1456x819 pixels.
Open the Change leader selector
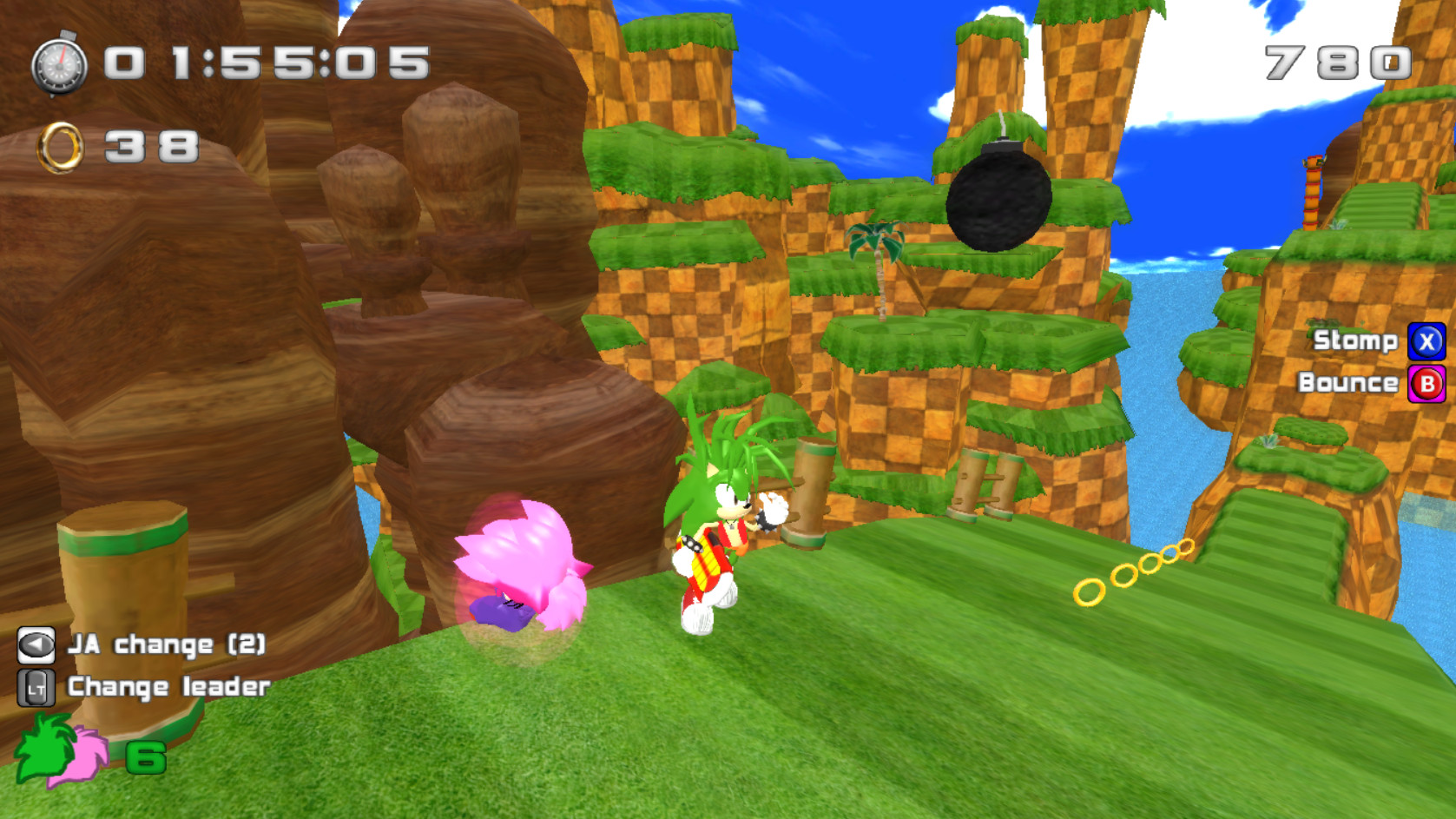pyautogui.click(x=169, y=686)
